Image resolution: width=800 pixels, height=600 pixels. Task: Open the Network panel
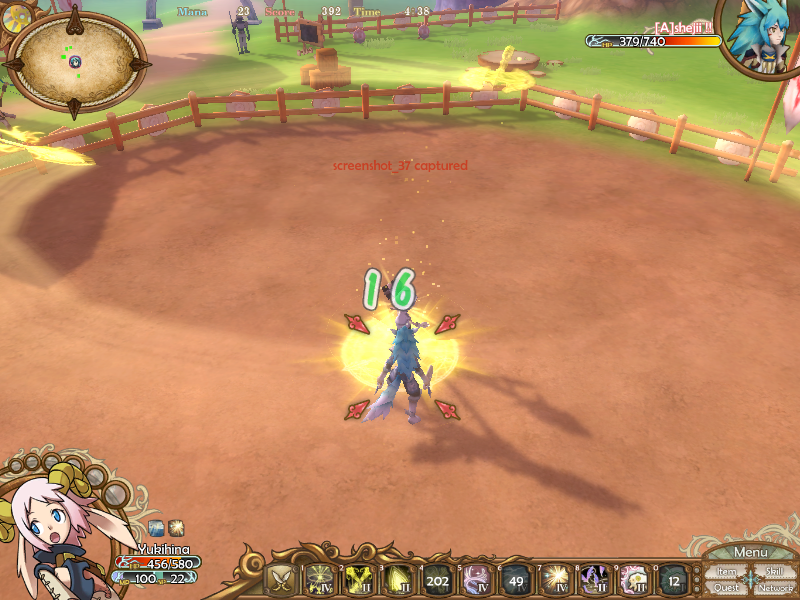(x=775, y=588)
